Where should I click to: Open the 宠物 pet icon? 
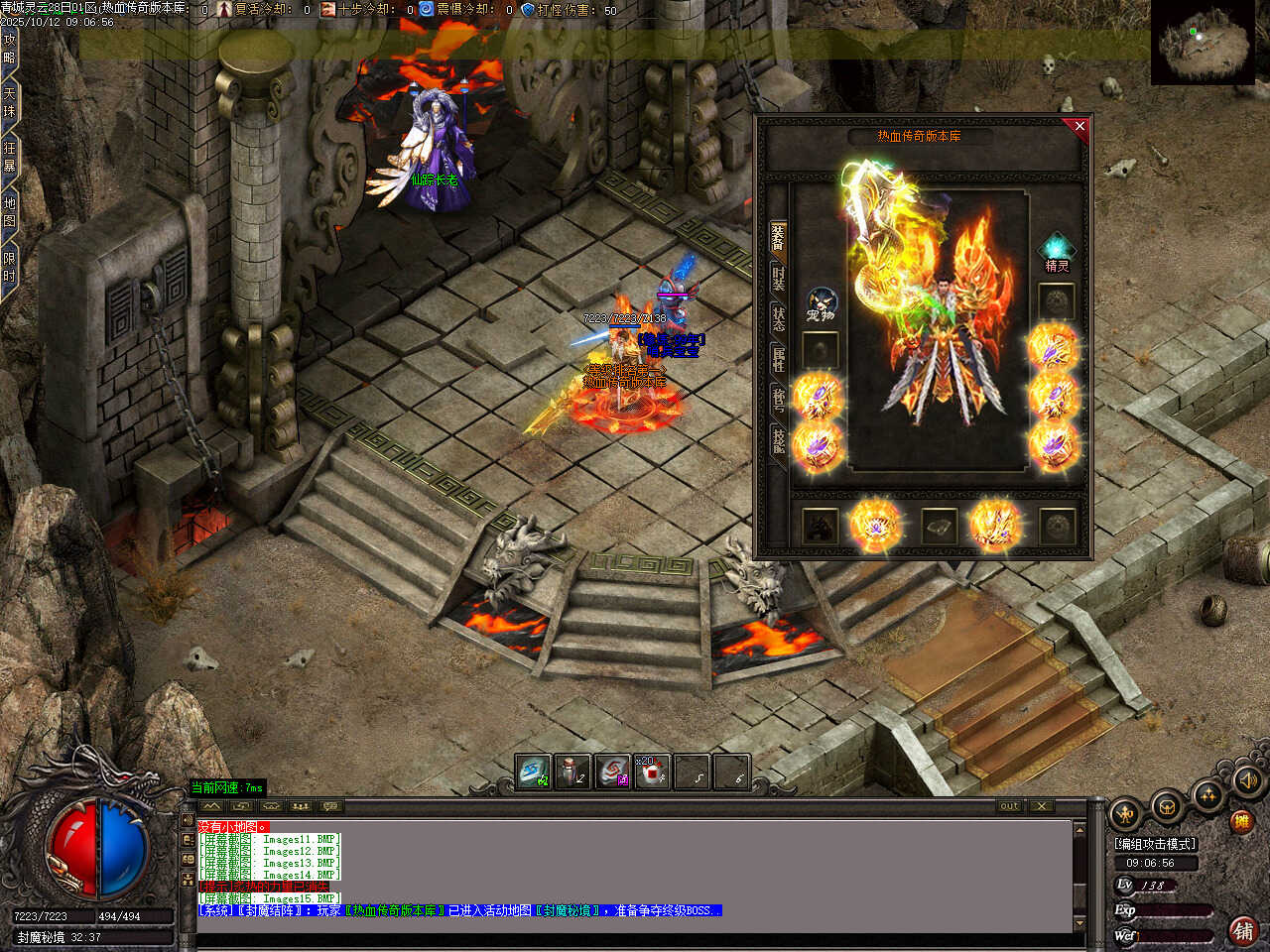pyautogui.click(x=822, y=304)
